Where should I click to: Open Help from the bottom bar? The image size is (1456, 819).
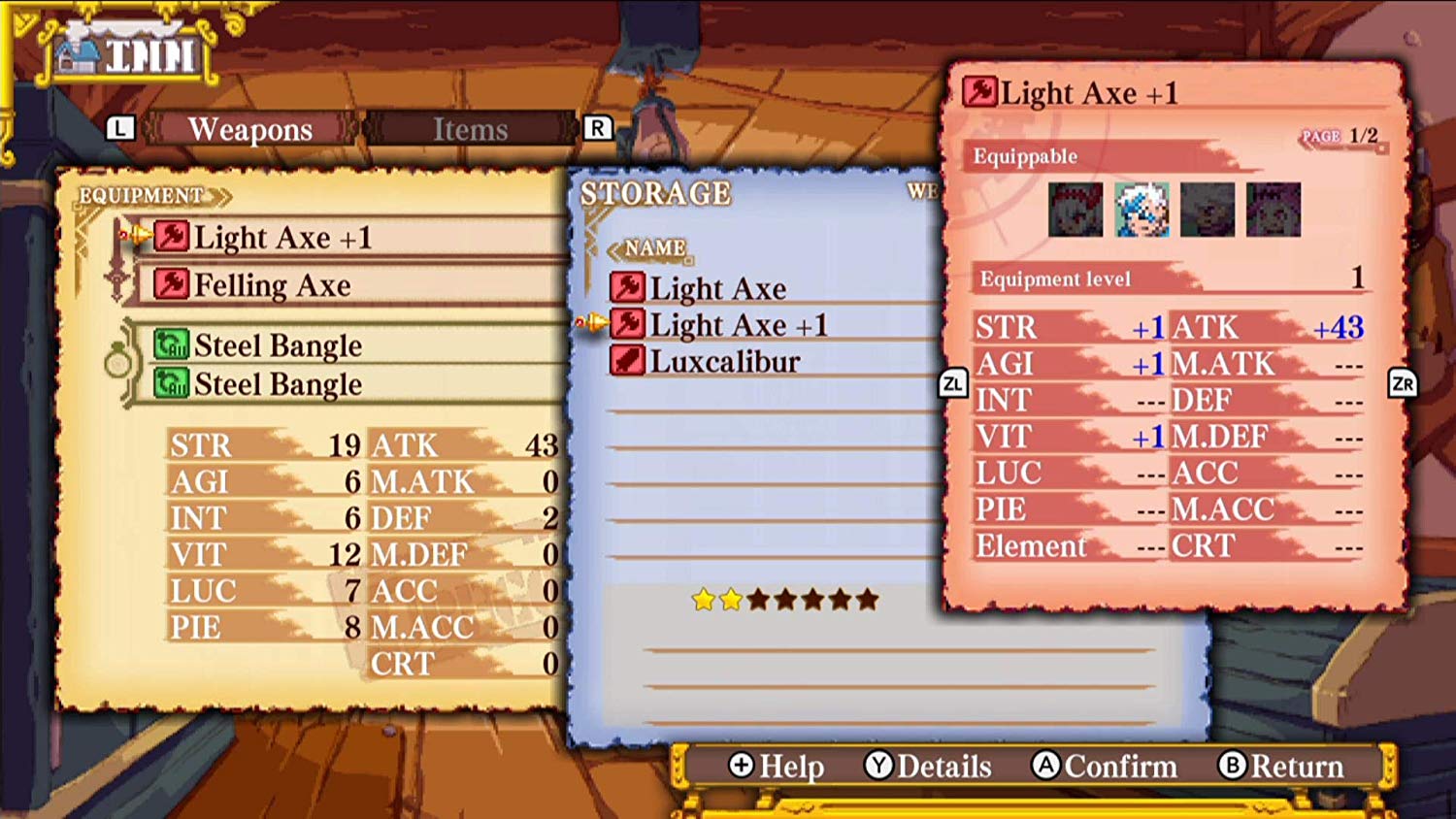point(775,767)
